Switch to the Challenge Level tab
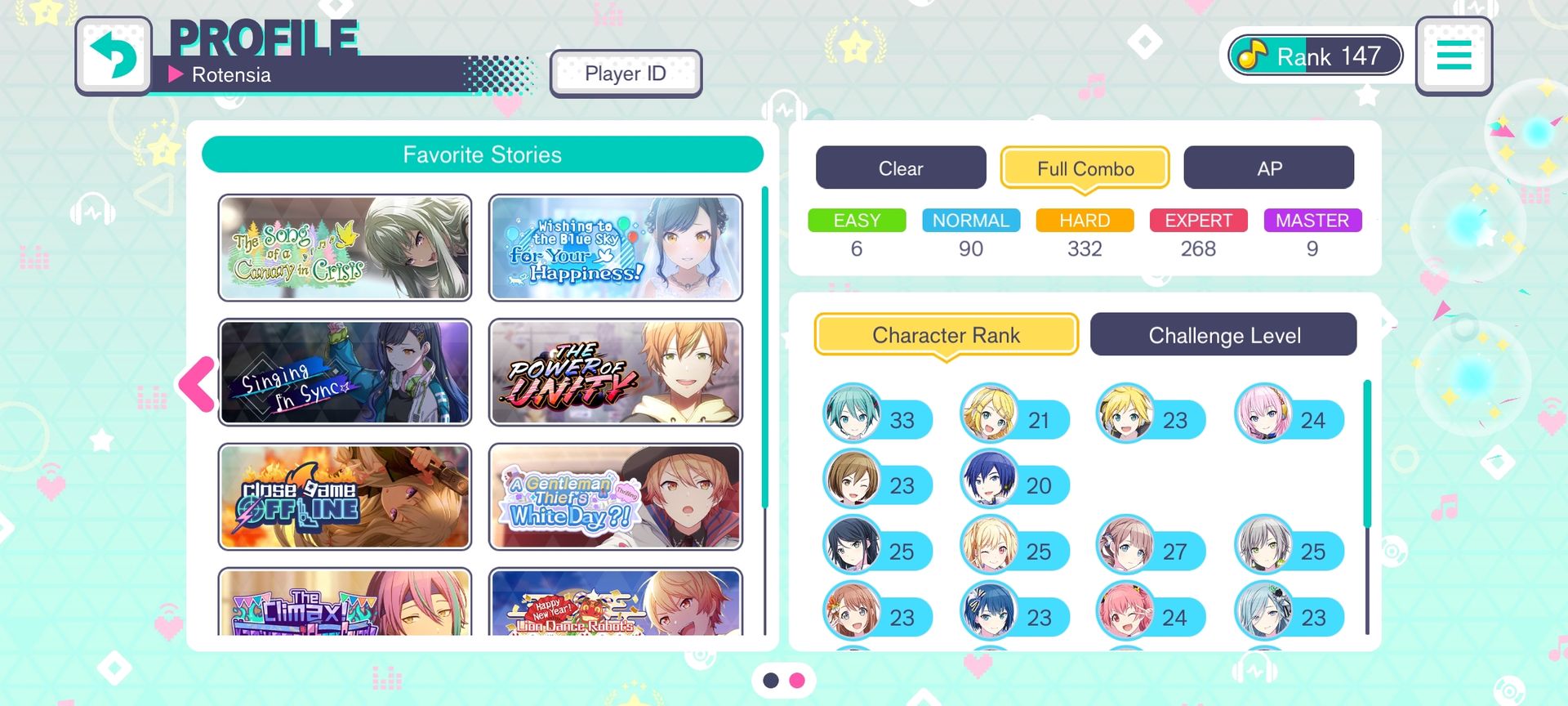1568x706 pixels. tap(1223, 335)
